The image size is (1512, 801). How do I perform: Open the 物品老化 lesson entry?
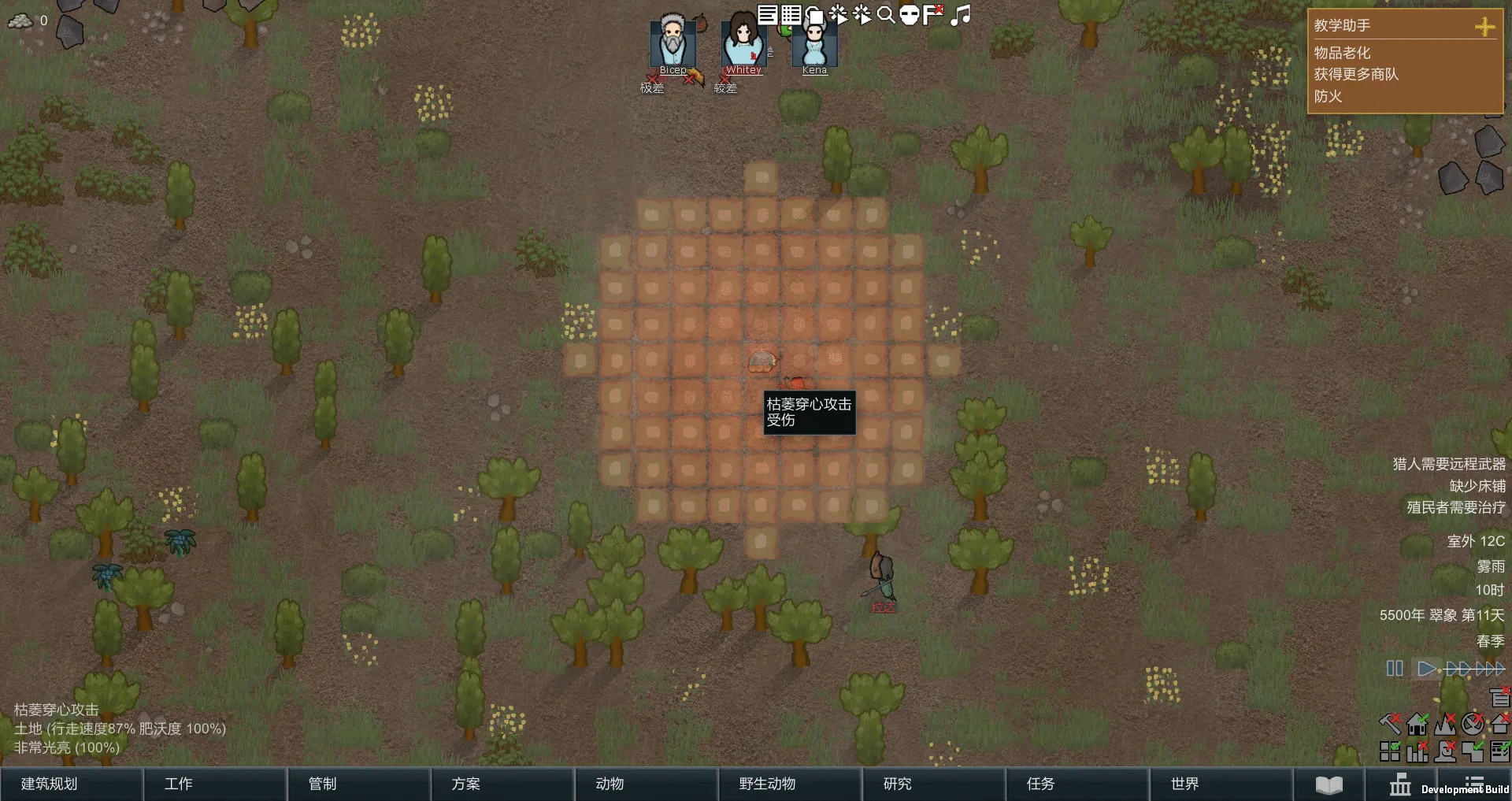pos(1342,53)
